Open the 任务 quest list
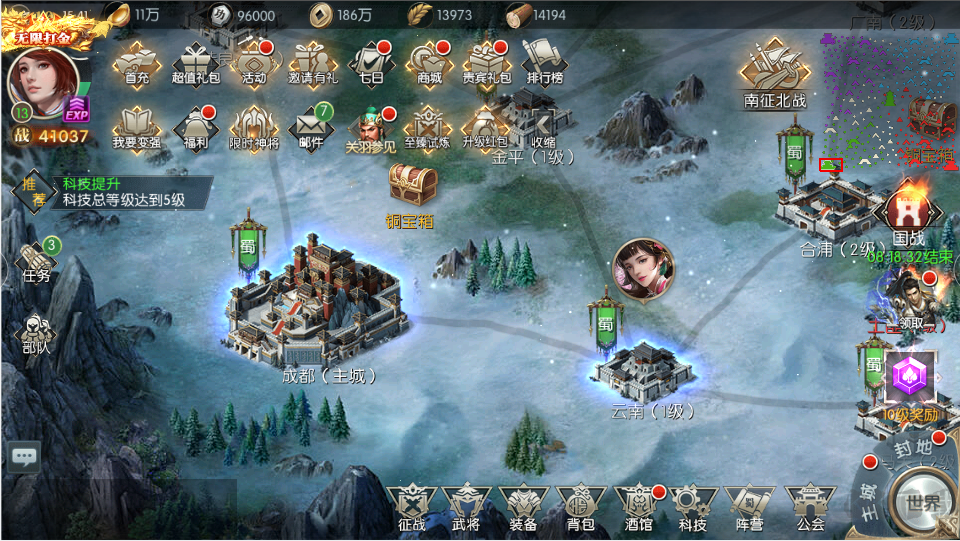 click(x=36, y=262)
